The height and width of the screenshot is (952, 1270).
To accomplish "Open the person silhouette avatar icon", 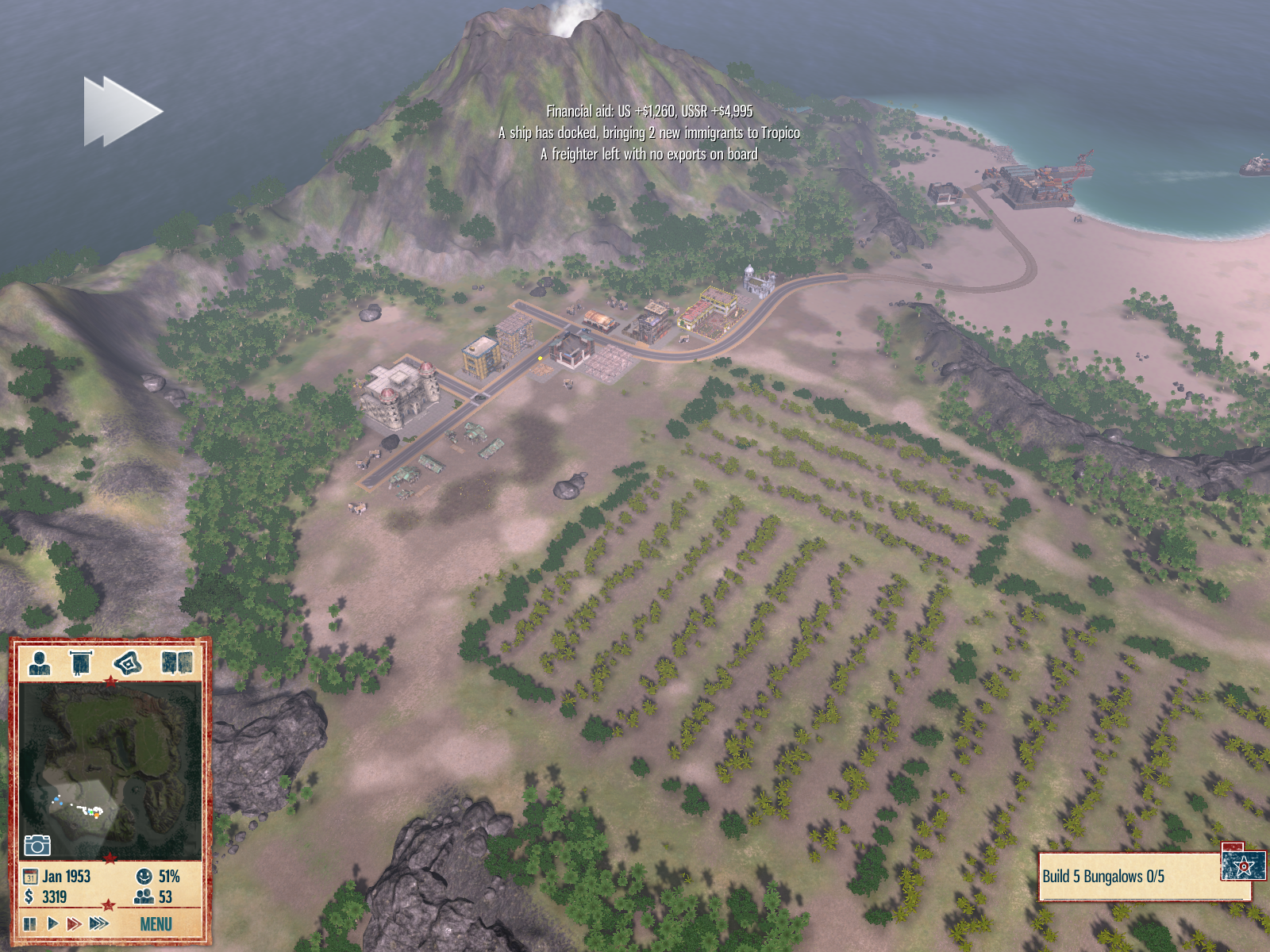I will (x=39, y=662).
